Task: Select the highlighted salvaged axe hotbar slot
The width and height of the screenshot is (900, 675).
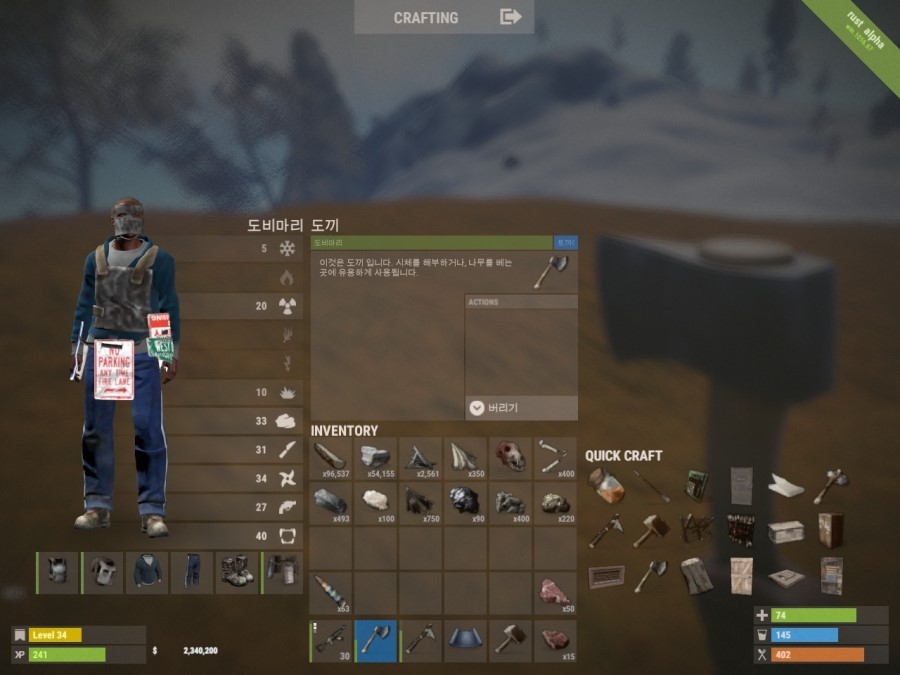Action: [x=376, y=640]
